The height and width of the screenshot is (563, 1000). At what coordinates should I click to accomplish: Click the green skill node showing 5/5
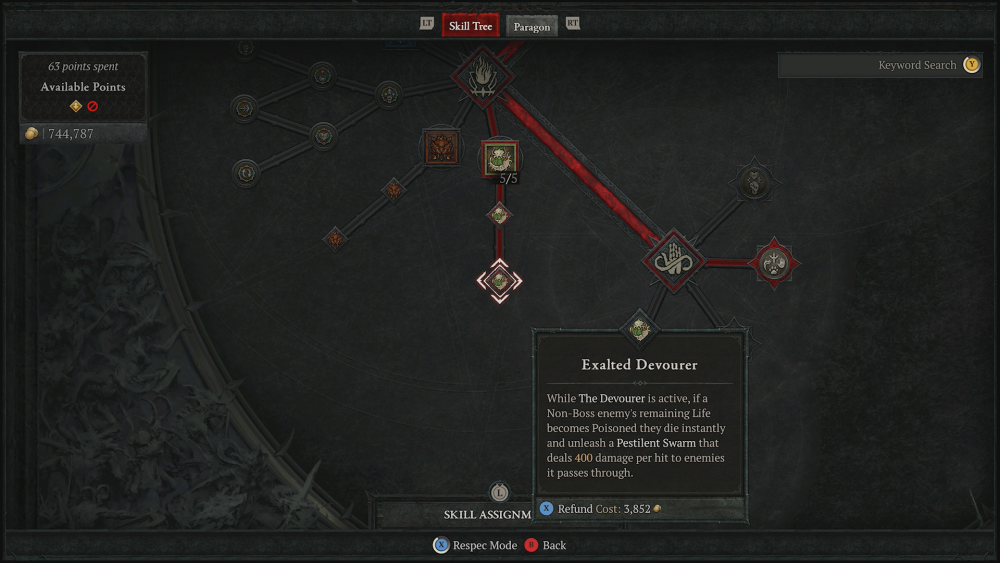click(x=500, y=158)
